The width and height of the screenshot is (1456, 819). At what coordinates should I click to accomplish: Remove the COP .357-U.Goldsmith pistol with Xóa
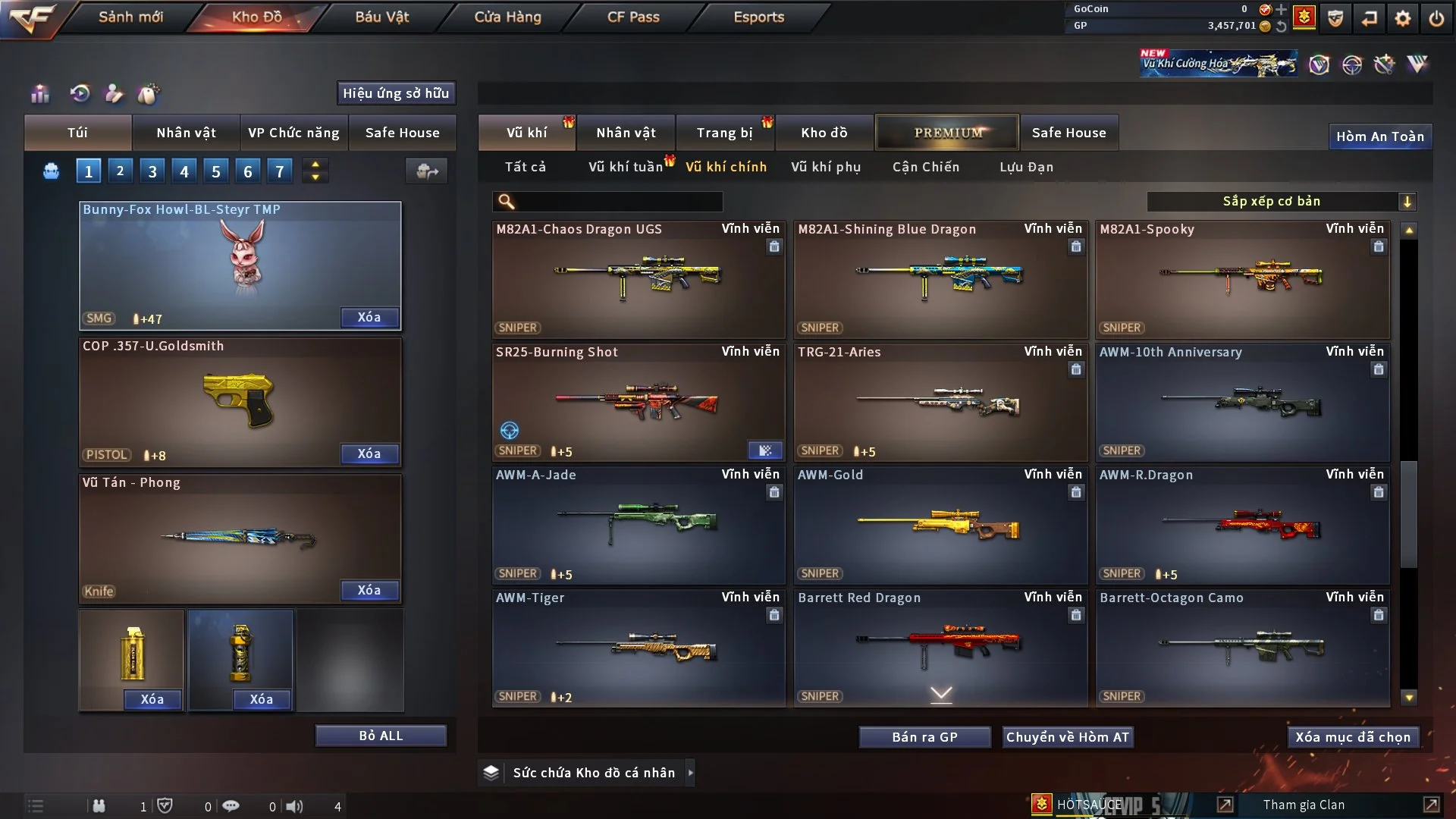click(369, 453)
